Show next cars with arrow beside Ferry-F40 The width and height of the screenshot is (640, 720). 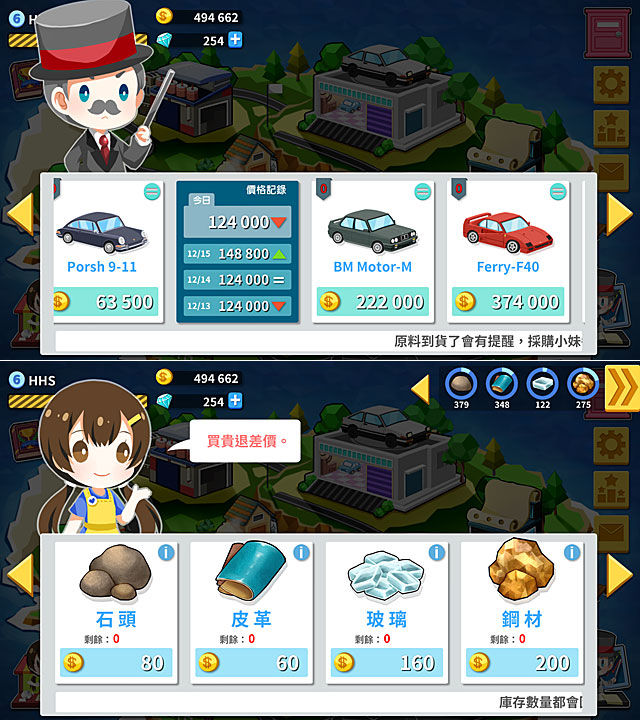[x=620, y=214]
